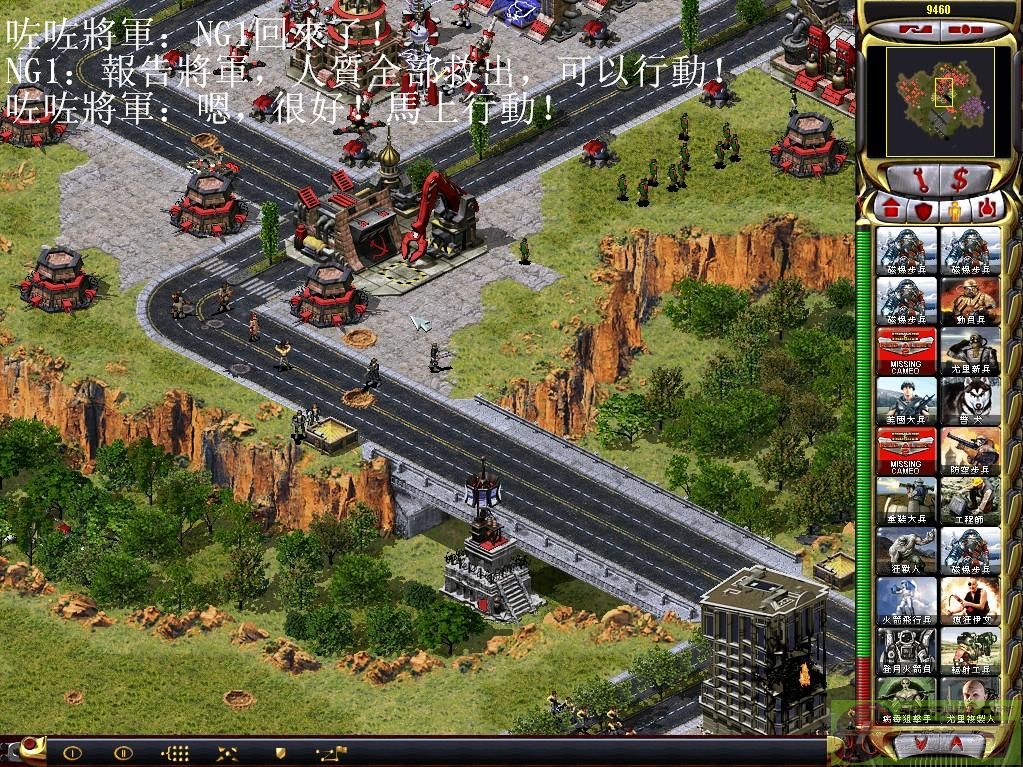Train a 動員兵 conscript
The width and height of the screenshot is (1023, 767).
click(970, 301)
